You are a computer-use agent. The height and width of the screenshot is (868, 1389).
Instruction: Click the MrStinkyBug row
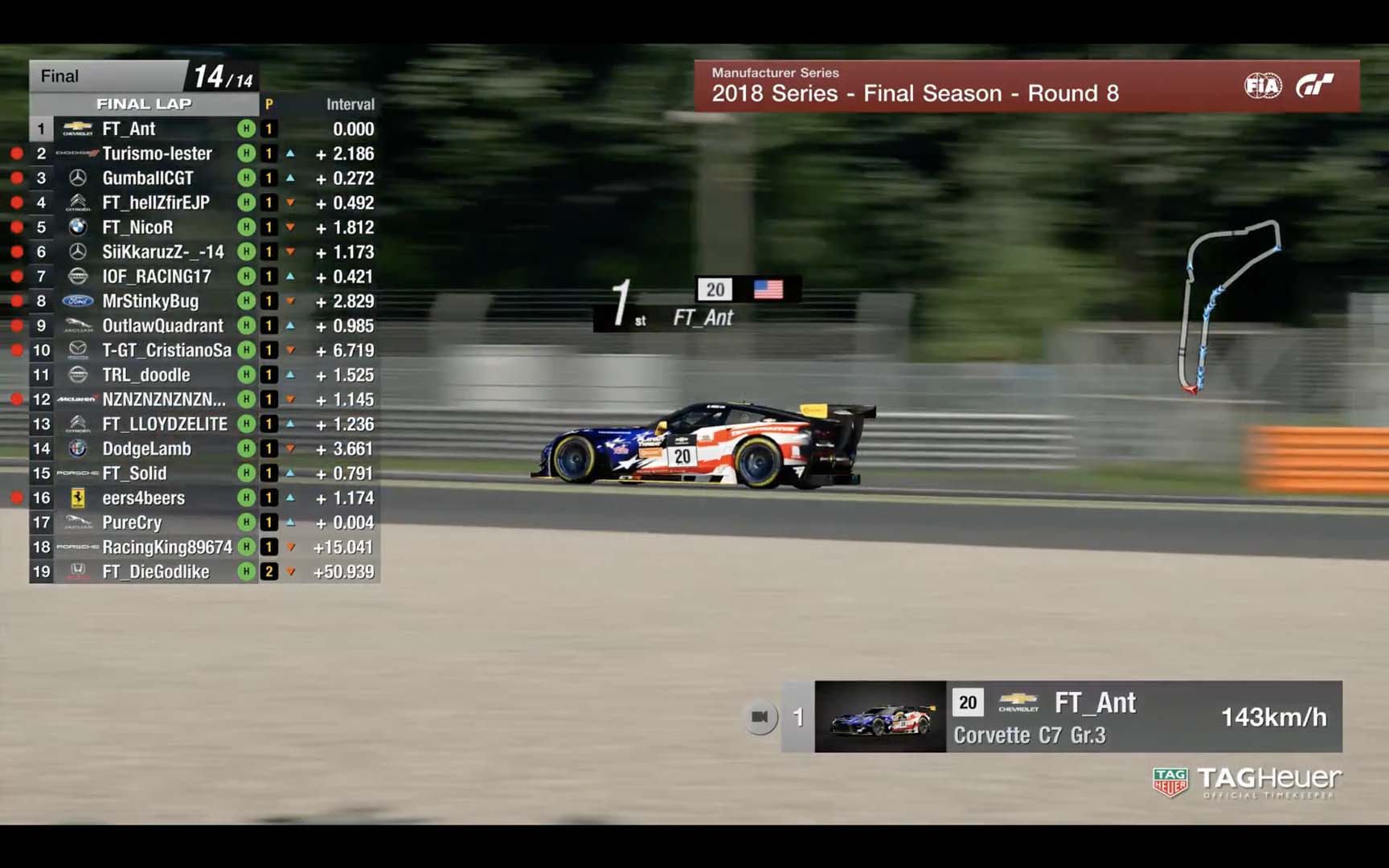coord(150,301)
